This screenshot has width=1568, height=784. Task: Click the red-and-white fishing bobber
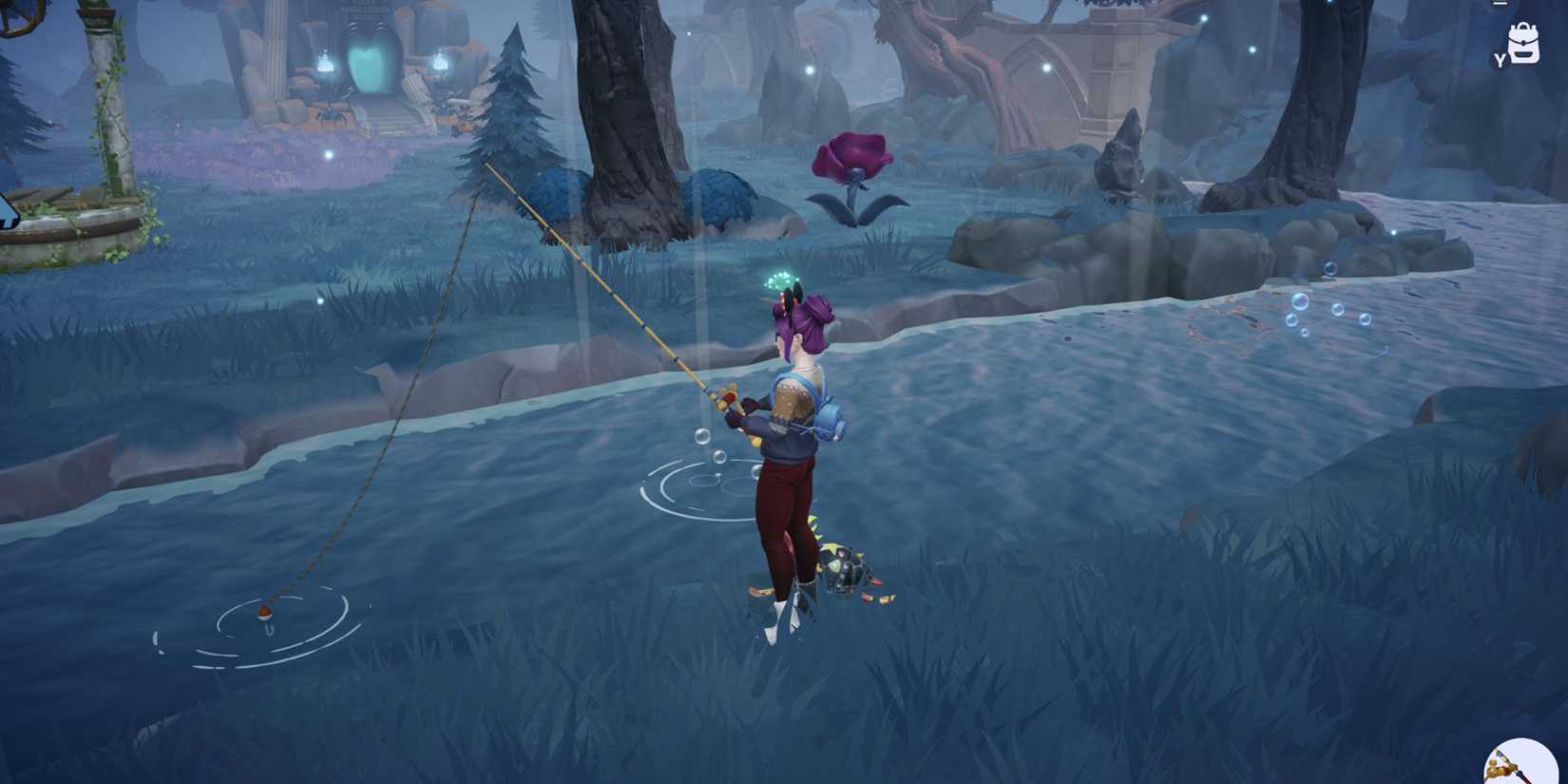264,615
